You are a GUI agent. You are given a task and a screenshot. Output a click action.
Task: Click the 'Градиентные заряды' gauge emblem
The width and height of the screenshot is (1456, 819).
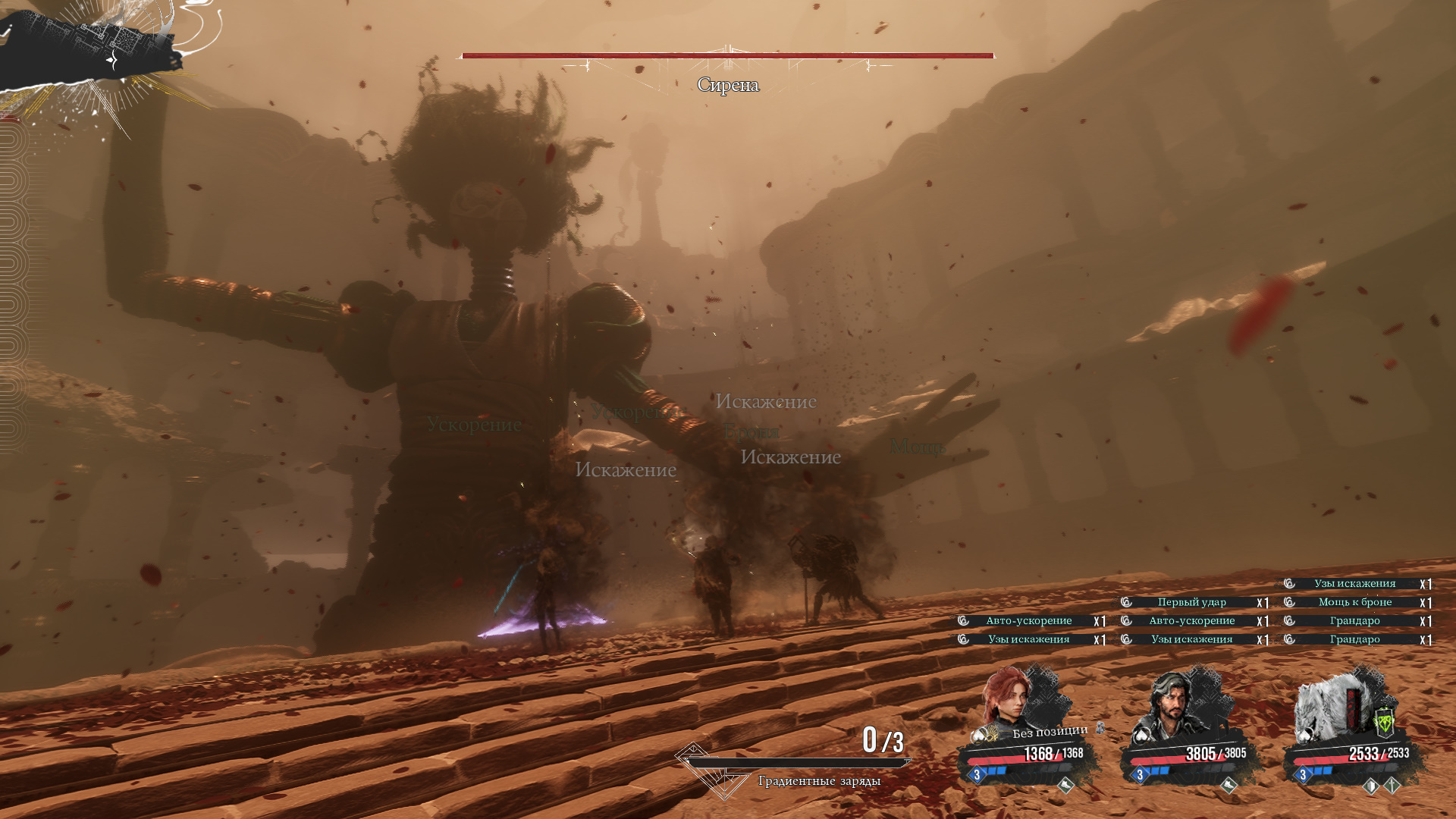[705, 770]
